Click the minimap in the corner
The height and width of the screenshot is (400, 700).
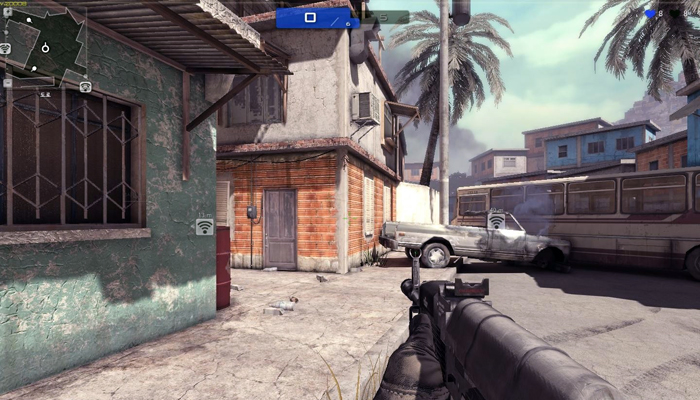pos(45,46)
